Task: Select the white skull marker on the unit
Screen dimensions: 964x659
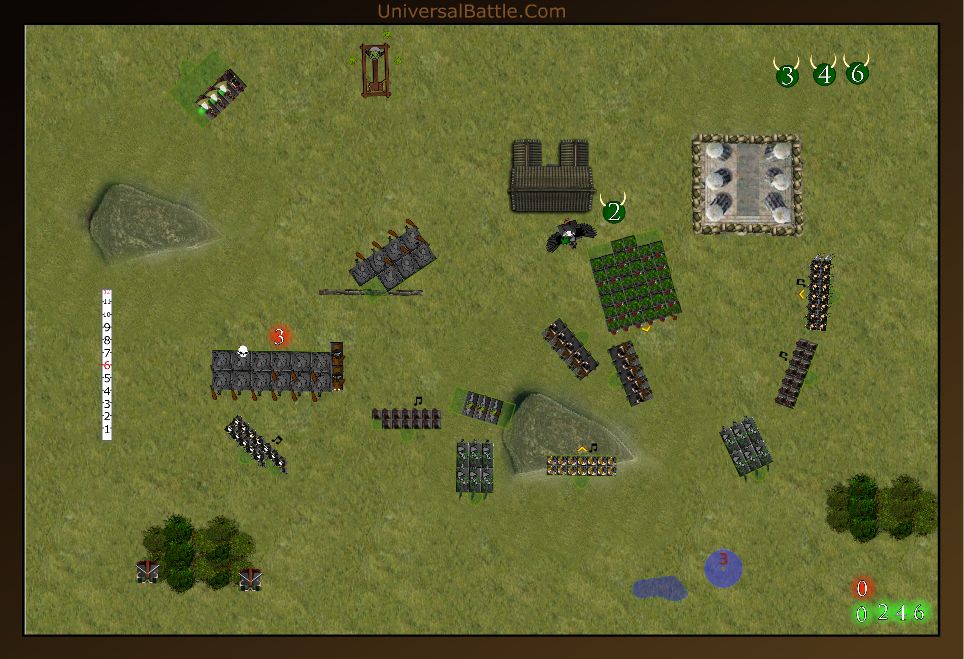Action: [242, 352]
